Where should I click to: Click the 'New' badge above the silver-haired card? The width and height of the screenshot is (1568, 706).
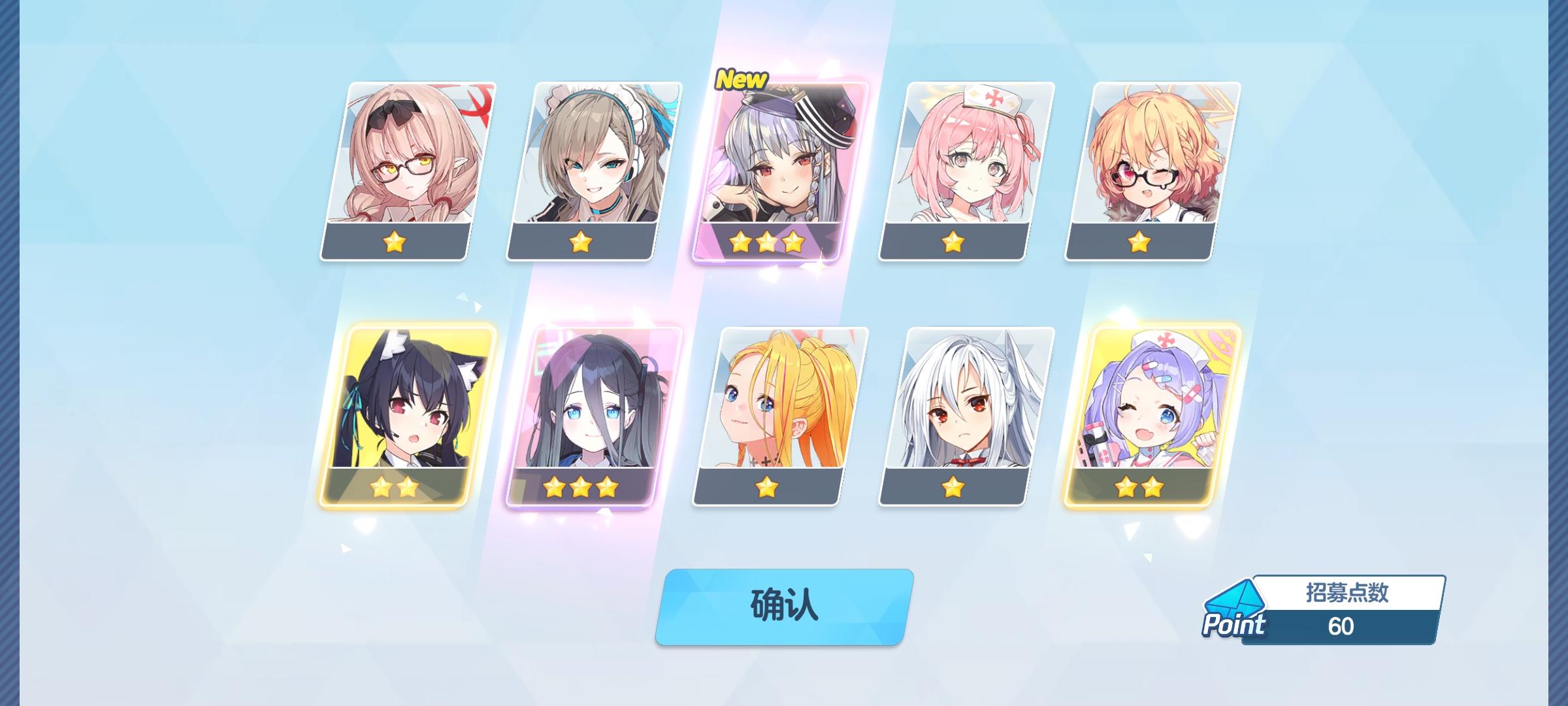743,80
